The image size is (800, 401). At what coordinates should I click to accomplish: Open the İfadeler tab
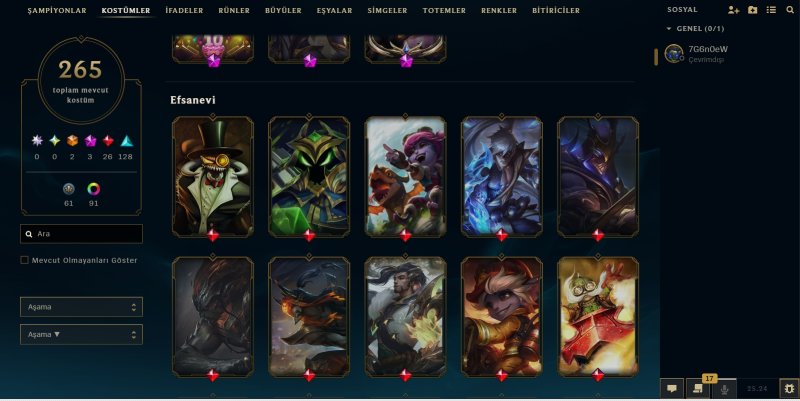click(x=183, y=11)
